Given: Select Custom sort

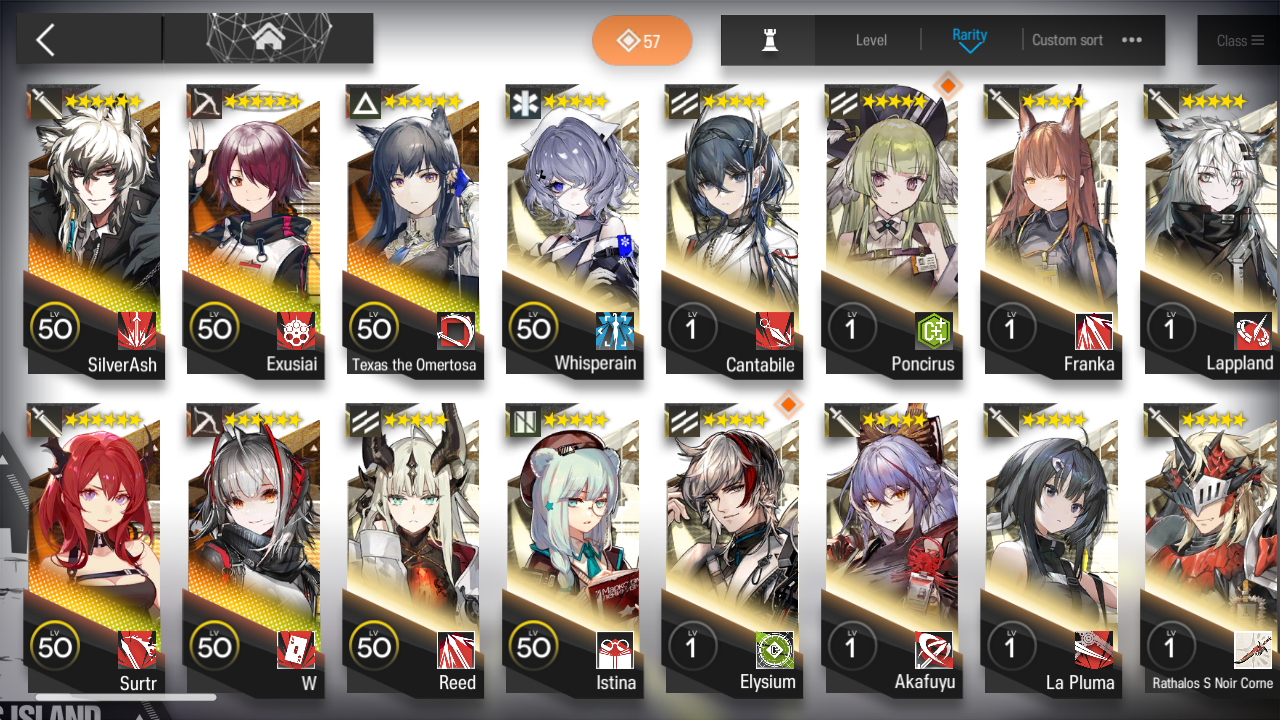Looking at the screenshot, I should coord(1067,40).
